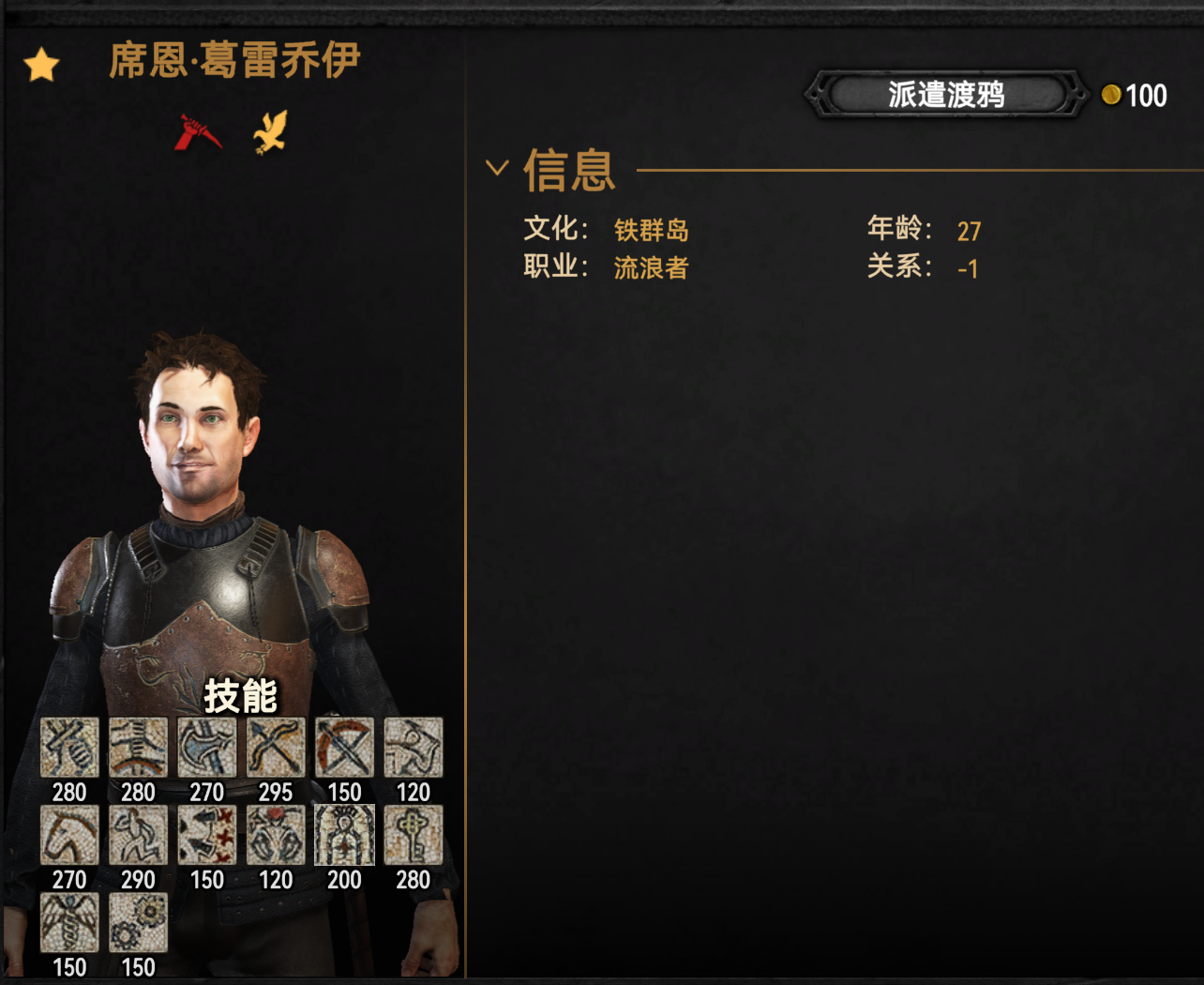Toggle the gold favorite star
This screenshot has height=985, width=1204.
(42, 66)
